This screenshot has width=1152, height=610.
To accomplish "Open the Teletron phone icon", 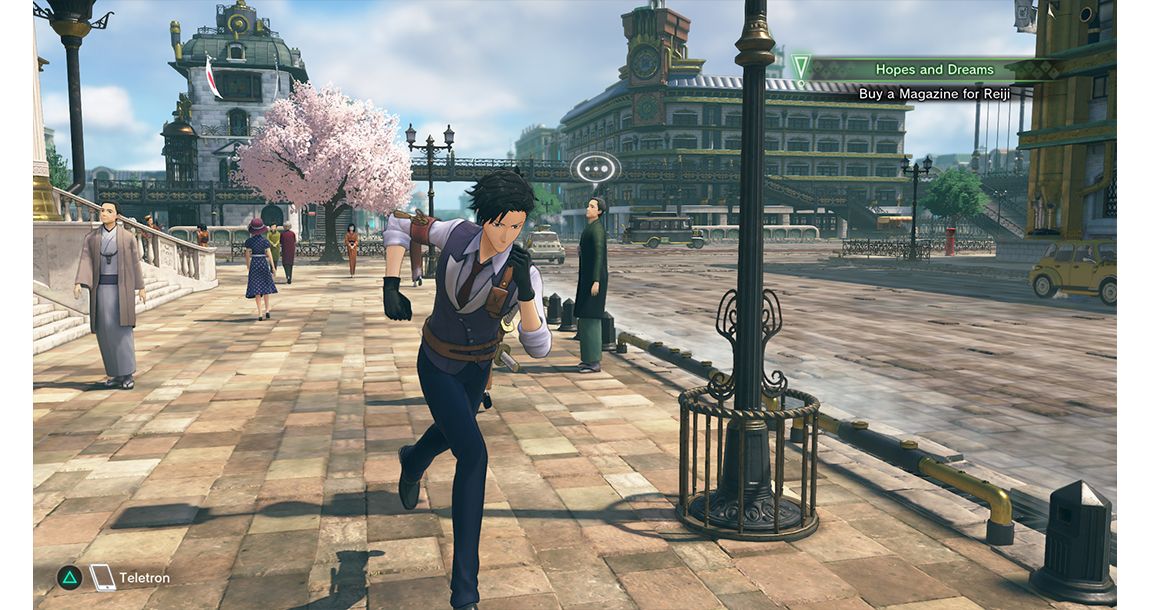I will click(x=102, y=577).
